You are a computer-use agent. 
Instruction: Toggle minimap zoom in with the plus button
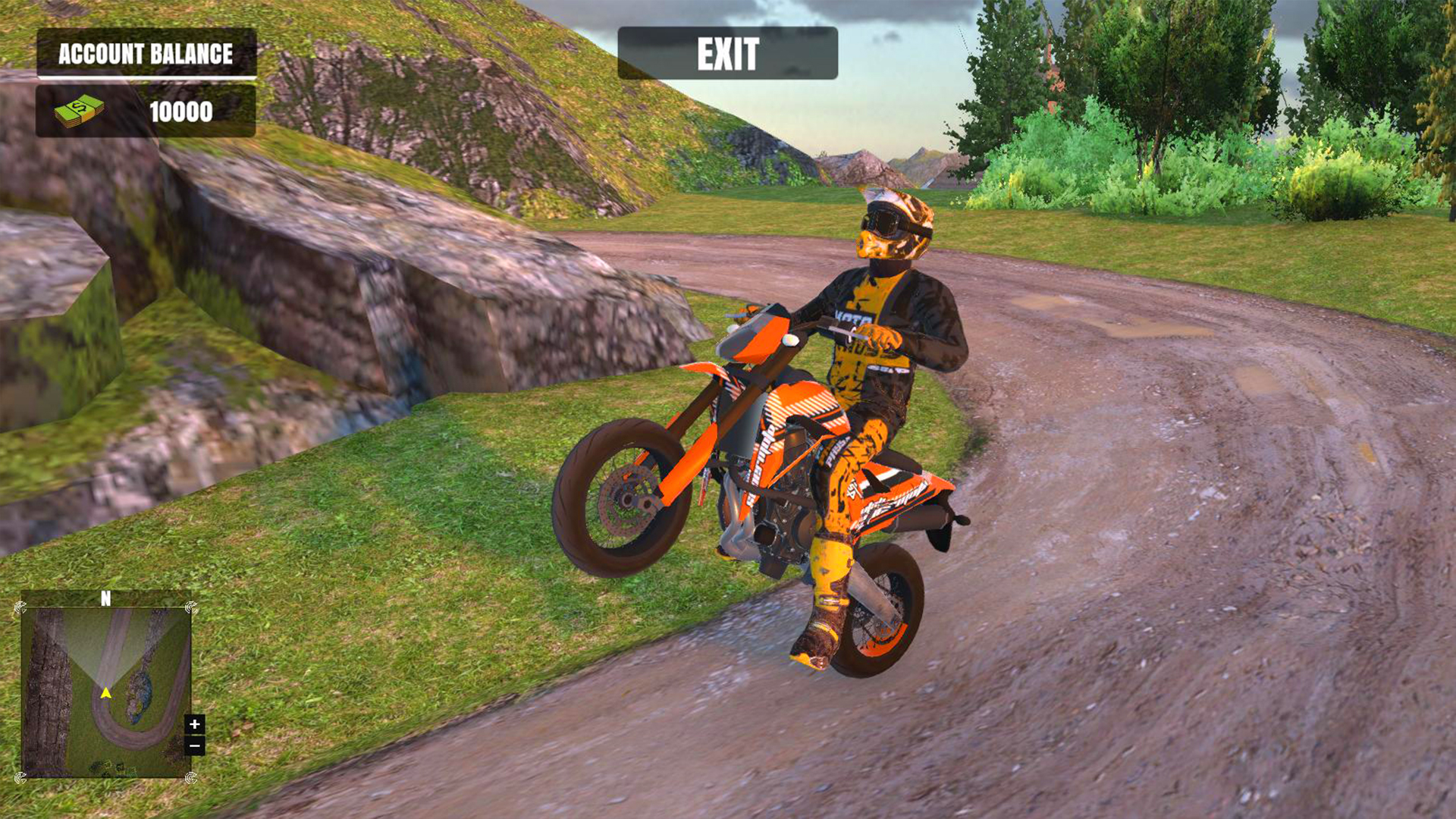(195, 724)
